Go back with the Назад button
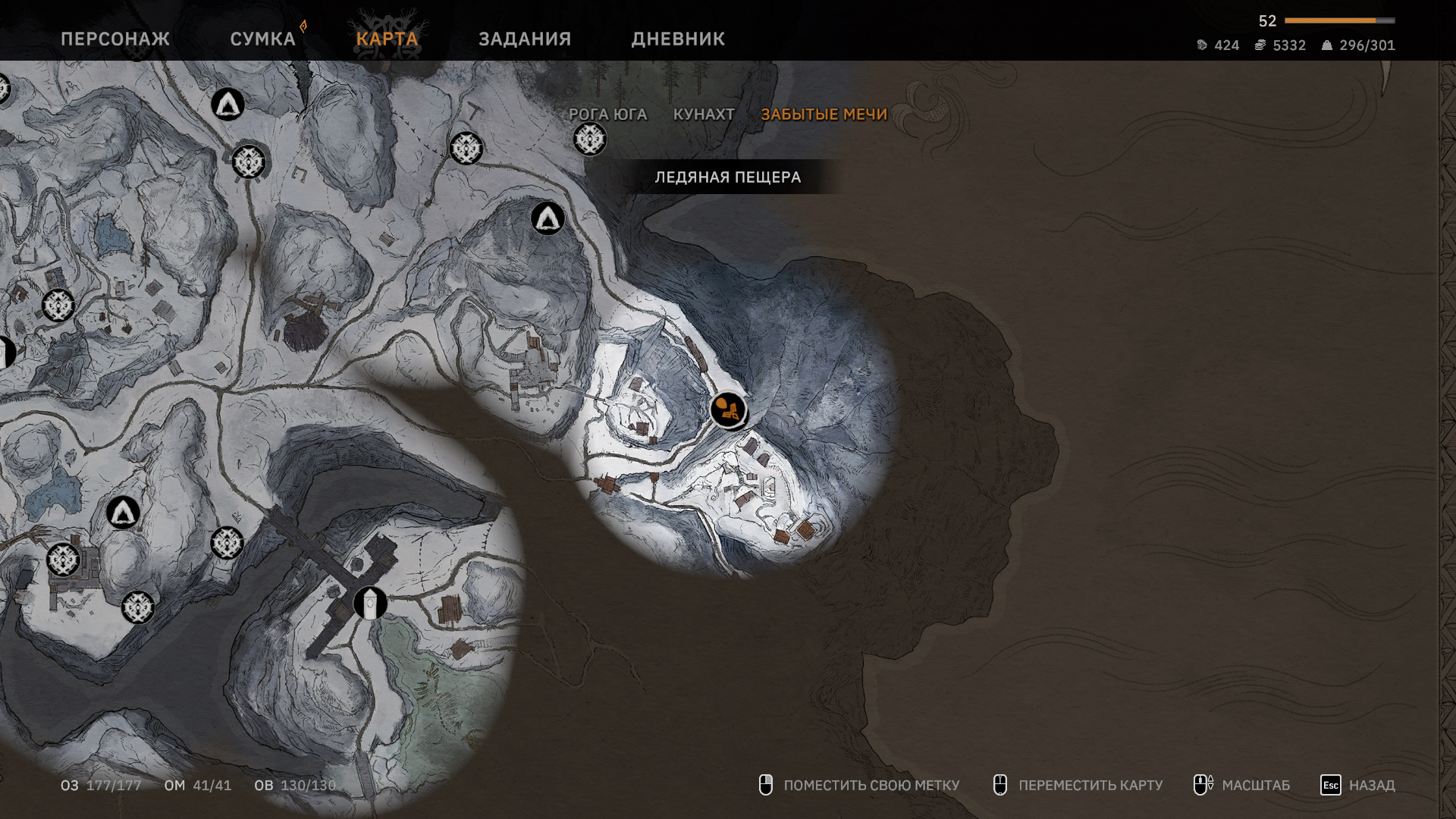 click(1357, 785)
